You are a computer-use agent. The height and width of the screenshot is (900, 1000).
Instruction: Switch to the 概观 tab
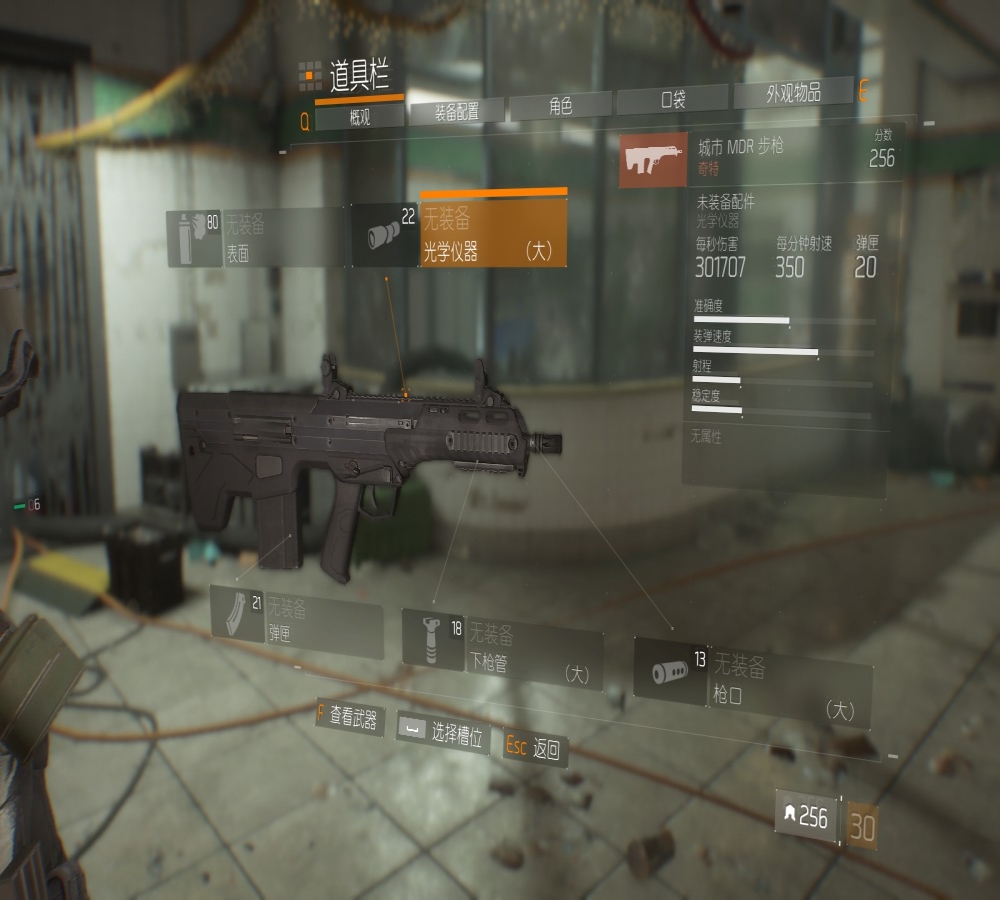360,117
